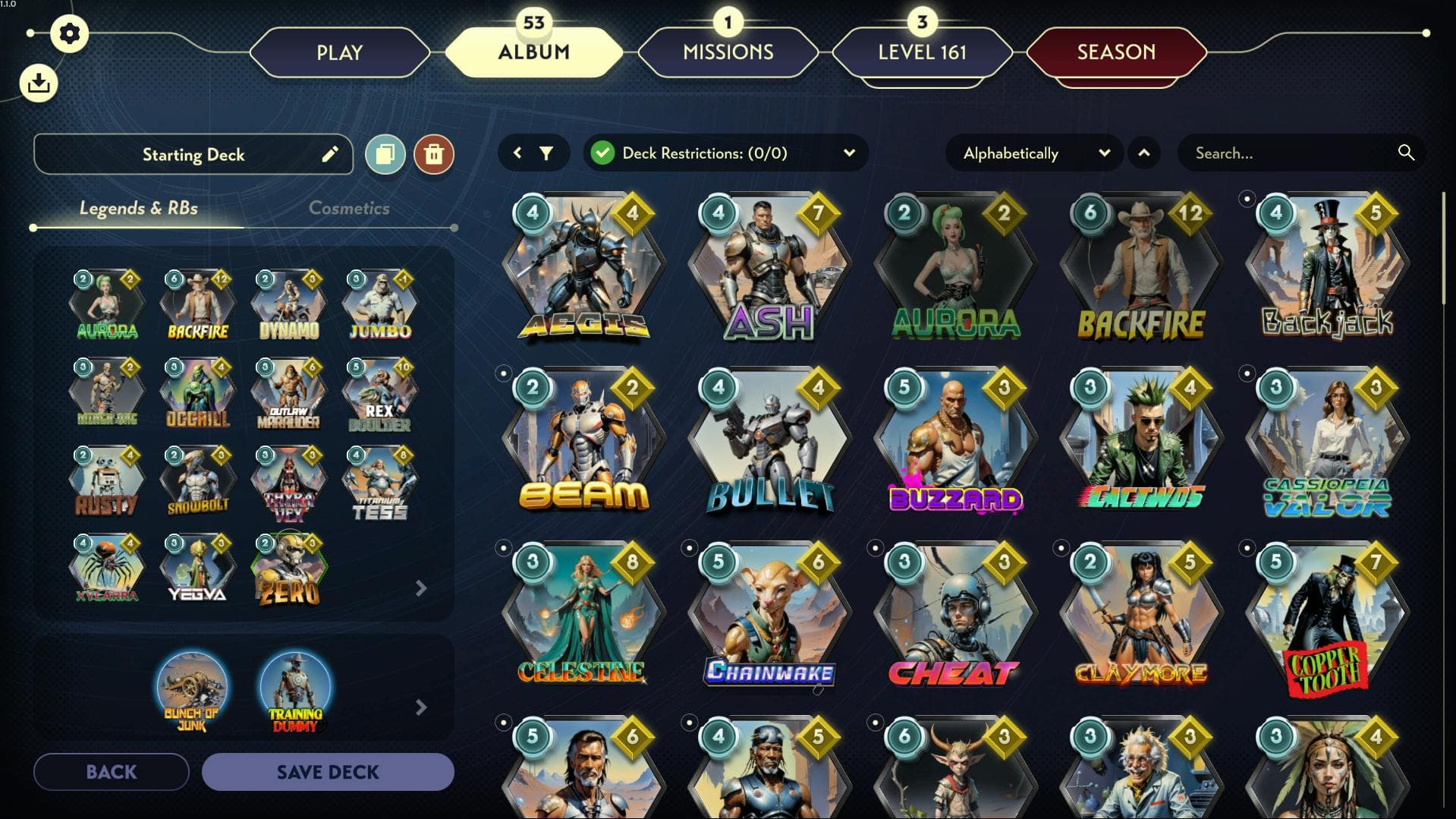
Task: Delete the deck using the trash icon
Action: coord(434,154)
